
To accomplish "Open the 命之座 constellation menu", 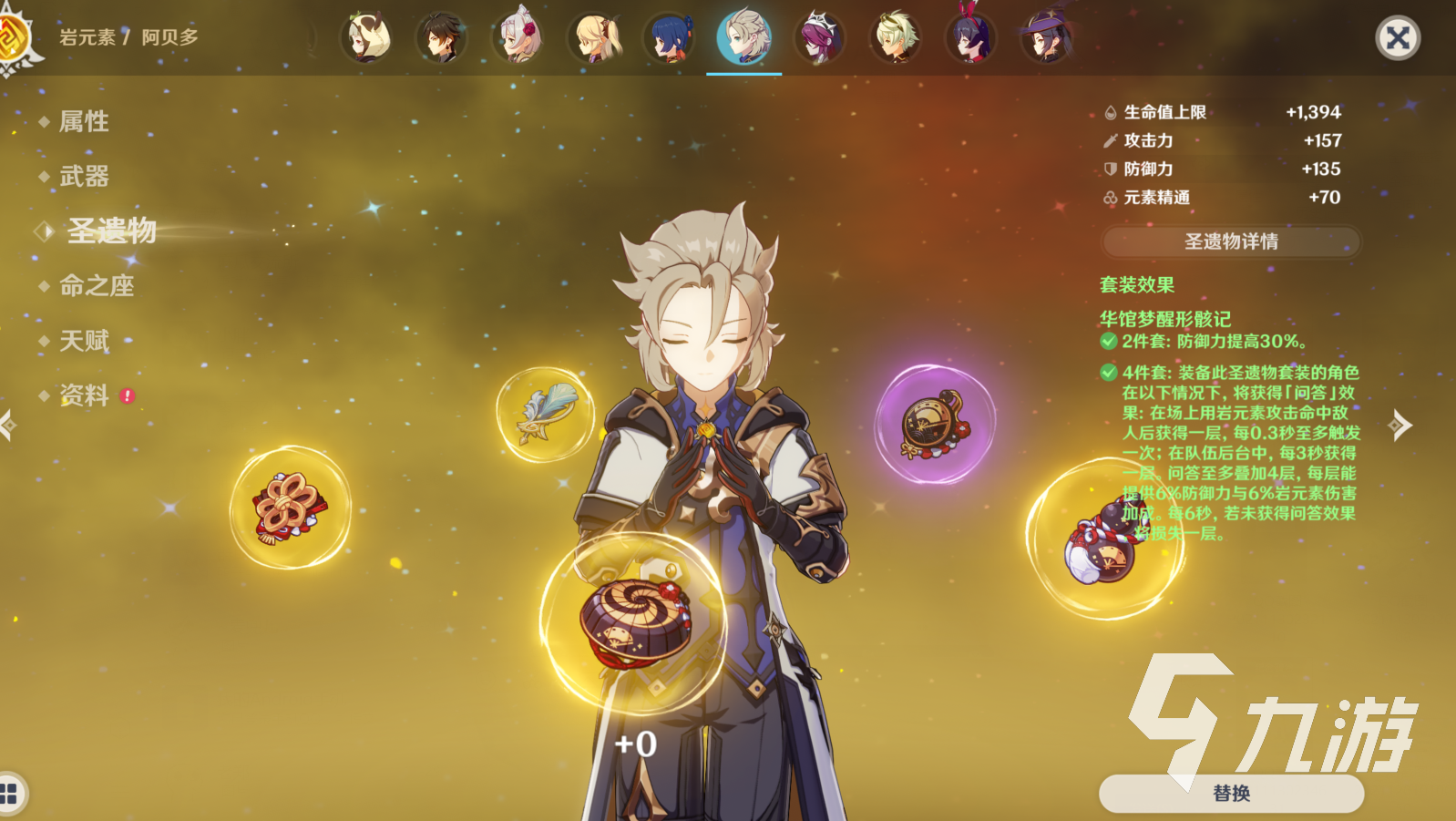I will (x=97, y=286).
